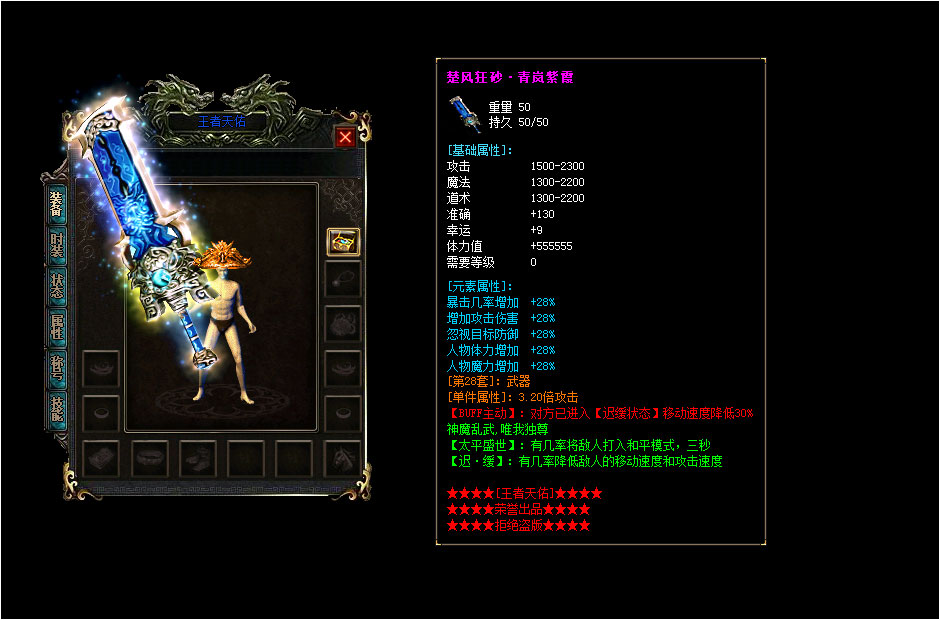
Task: Click the golden treasure chest icon
Action: pos(343,241)
